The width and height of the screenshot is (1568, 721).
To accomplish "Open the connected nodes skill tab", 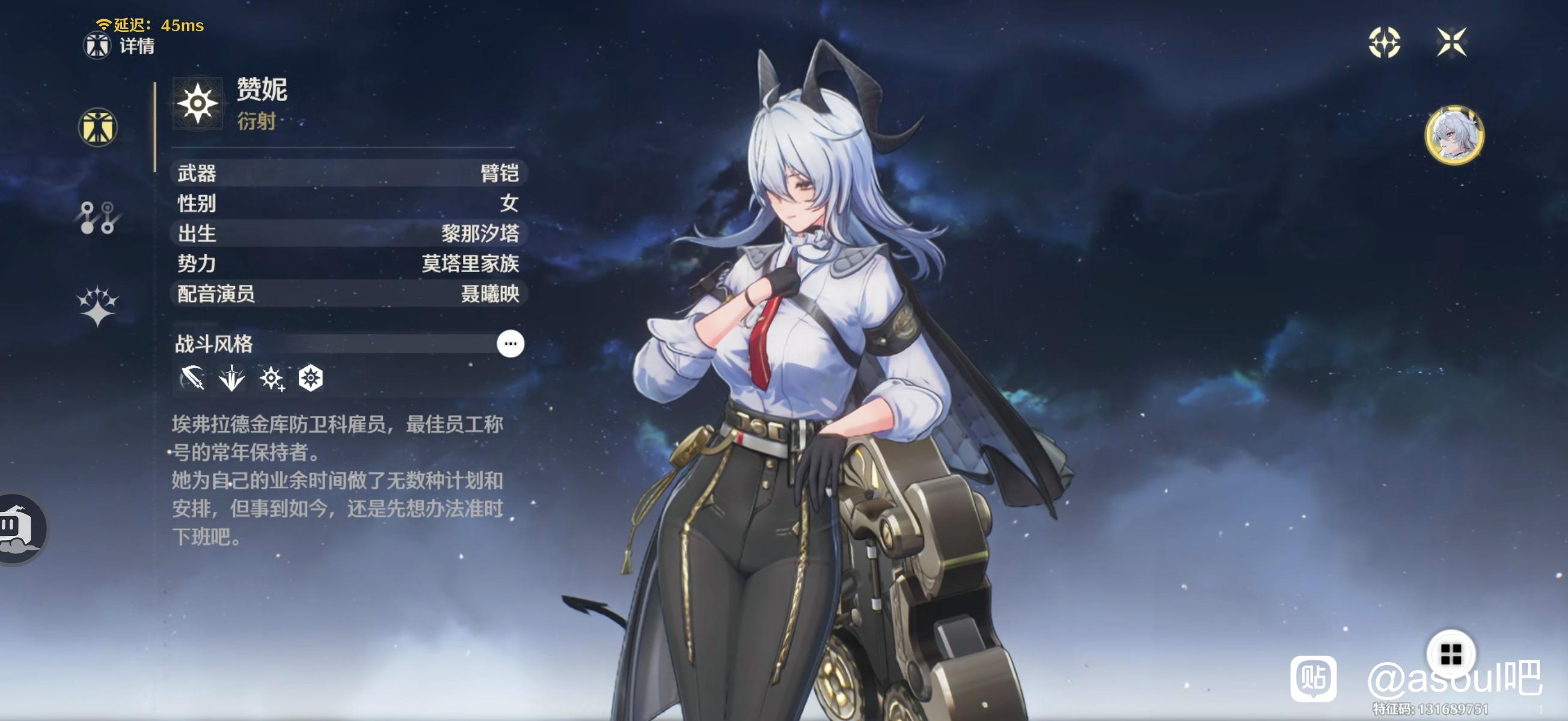I will point(97,218).
